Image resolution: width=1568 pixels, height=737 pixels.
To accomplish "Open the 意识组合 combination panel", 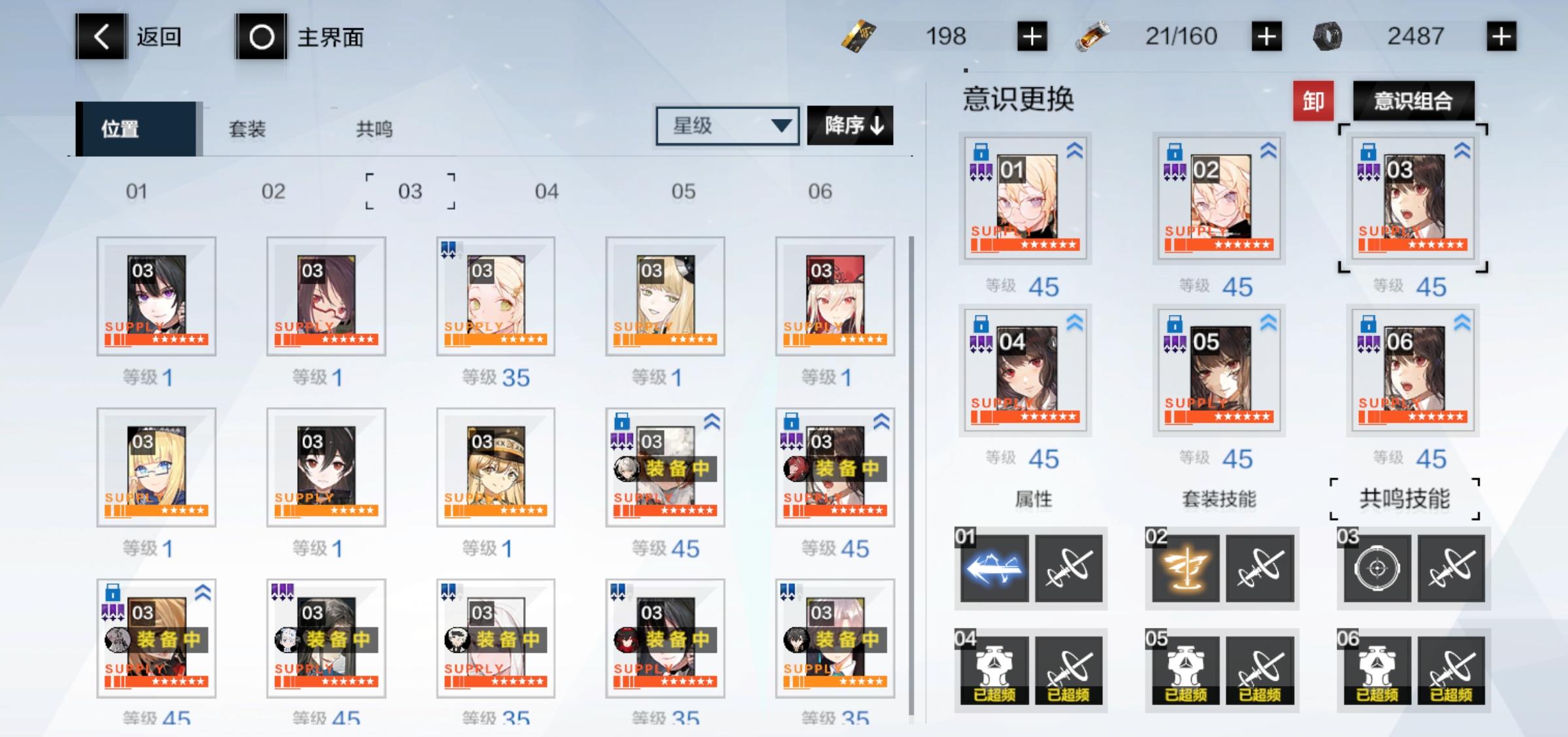I will coord(1413,100).
